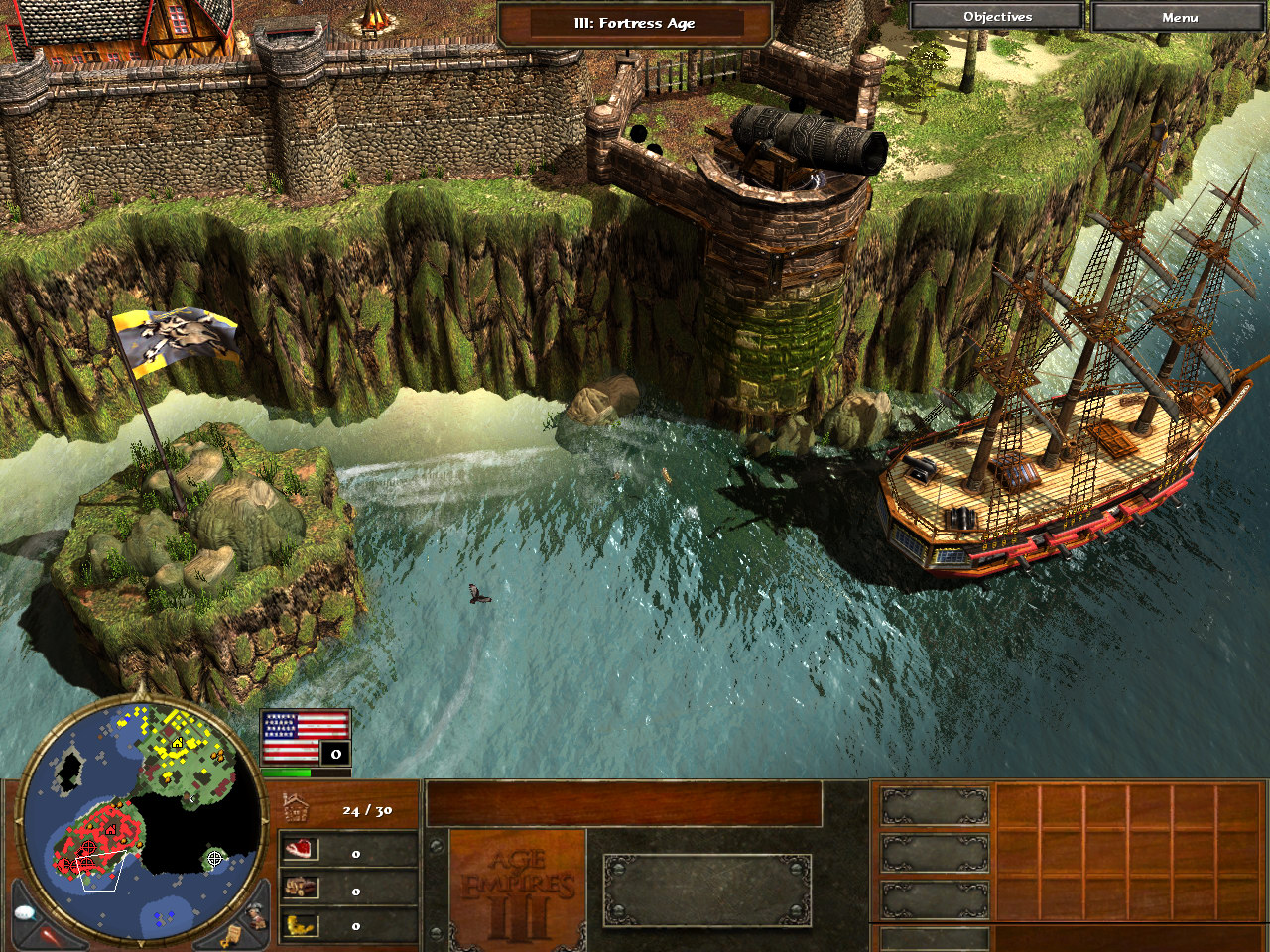Select the food resource meat icon
1270x952 pixels.
(301, 850)
